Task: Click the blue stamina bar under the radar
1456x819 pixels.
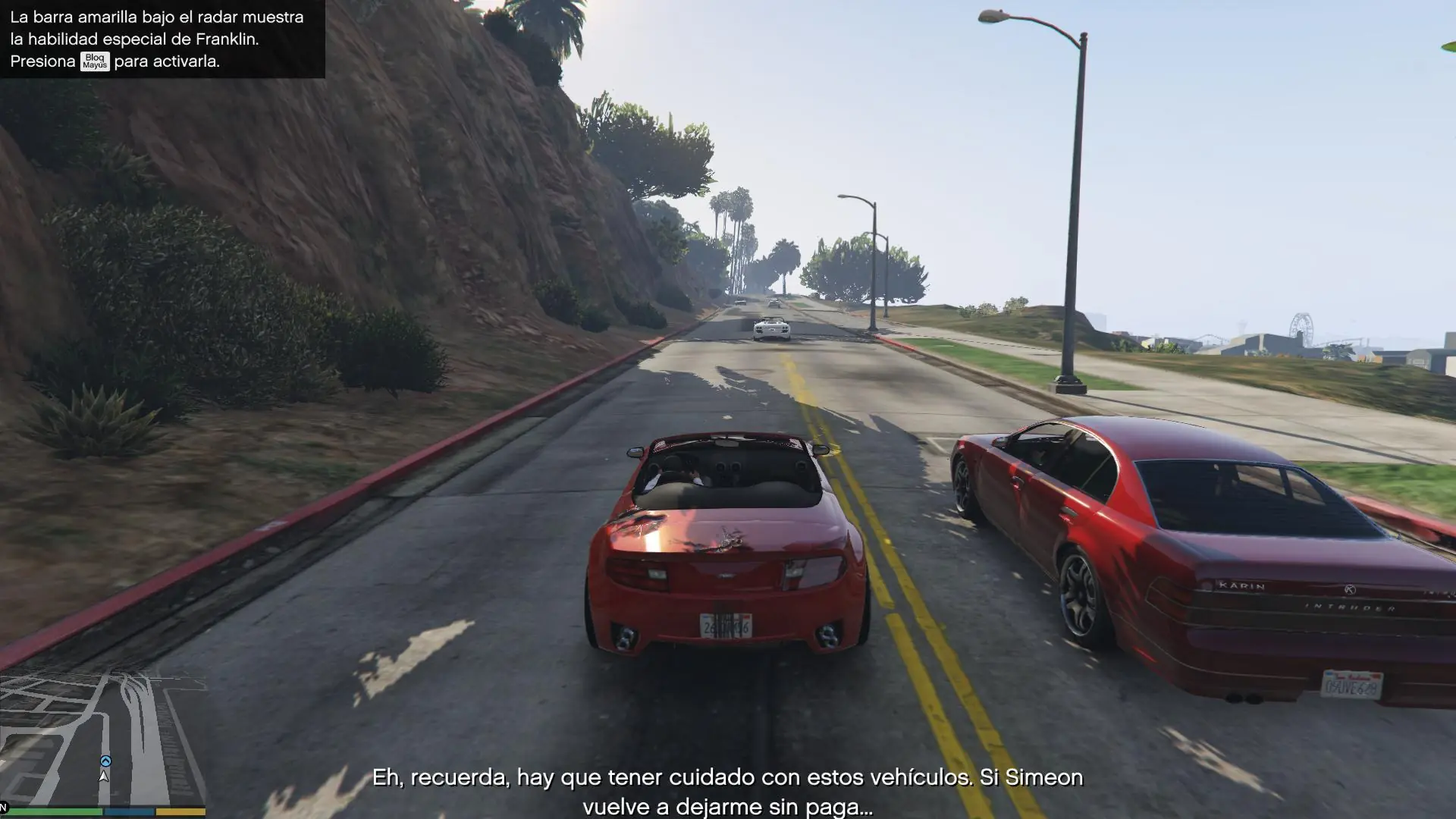Action: click(127, 811)
